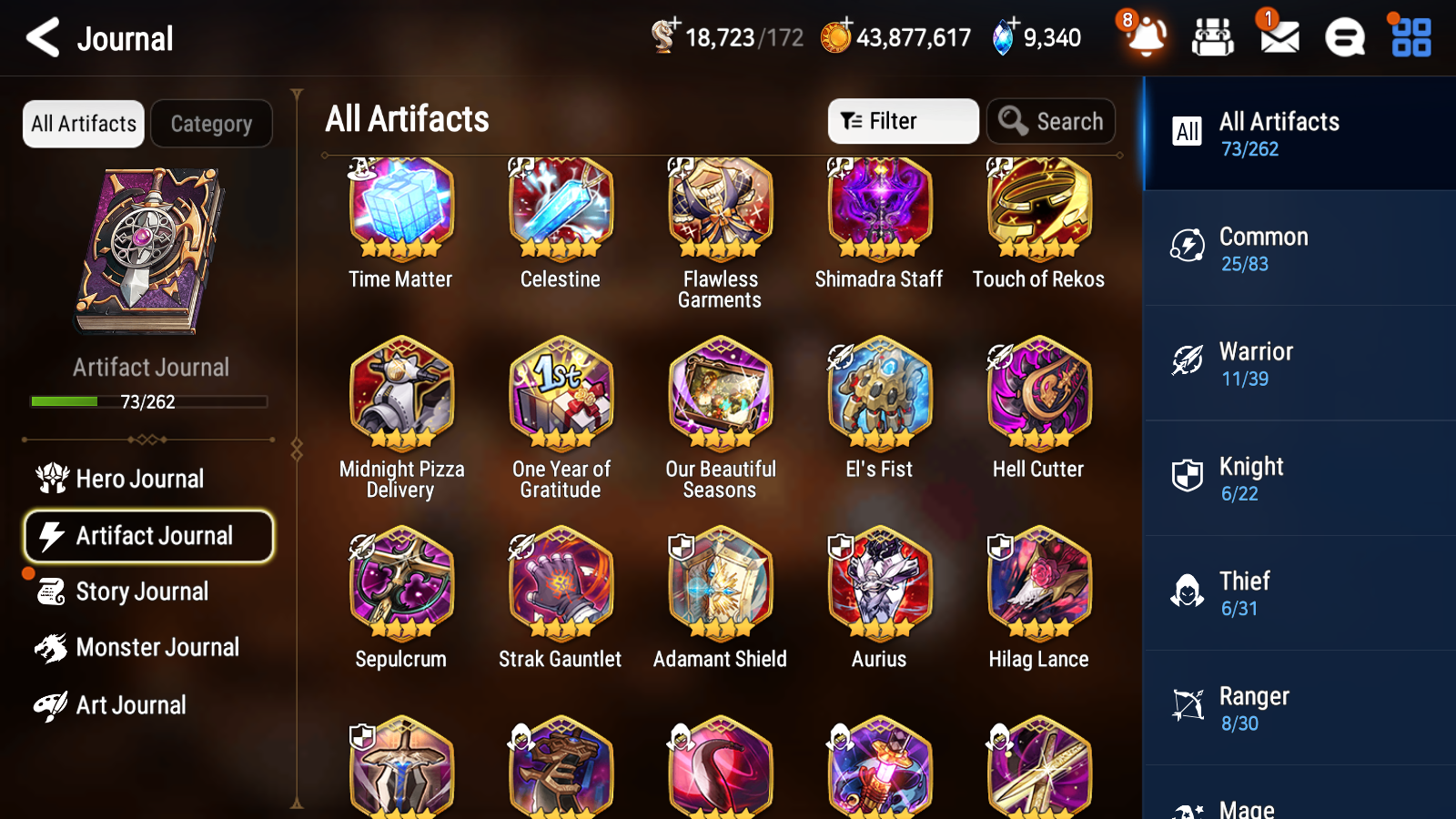
Task: Open the mailbox with unread mail
Action: (1278, 38)
